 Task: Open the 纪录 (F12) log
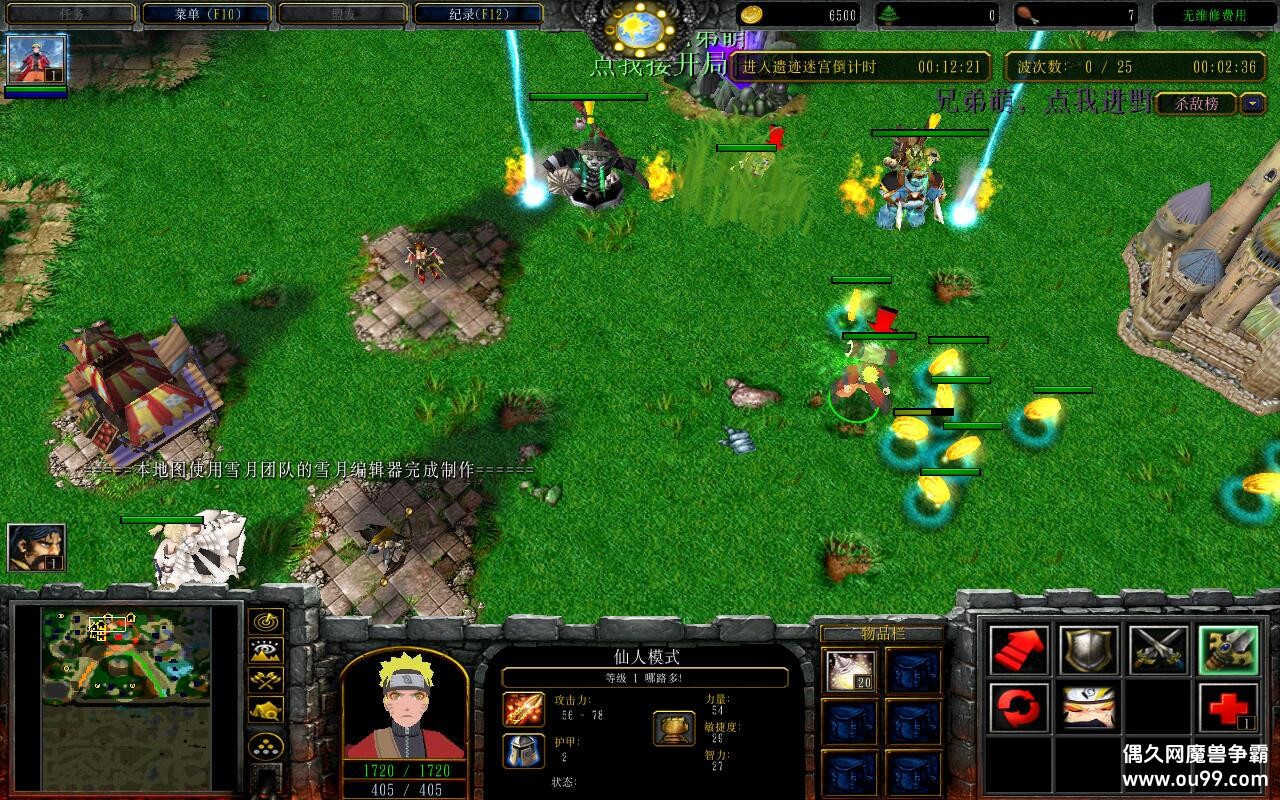[478, 14]
